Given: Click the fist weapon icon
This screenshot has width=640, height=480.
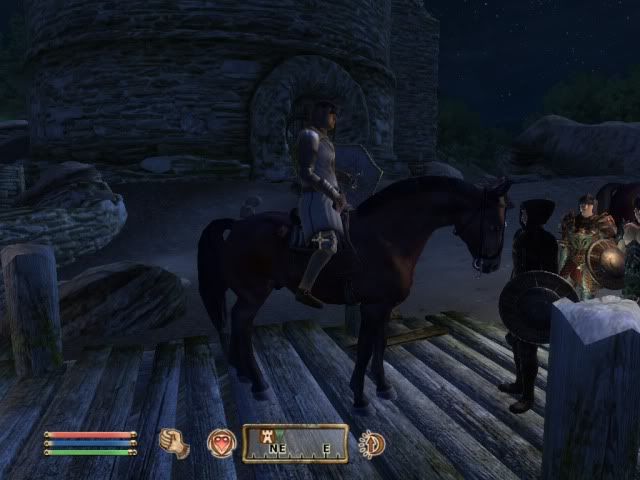Looking at the screenshot, I should [x=174, y=443].
